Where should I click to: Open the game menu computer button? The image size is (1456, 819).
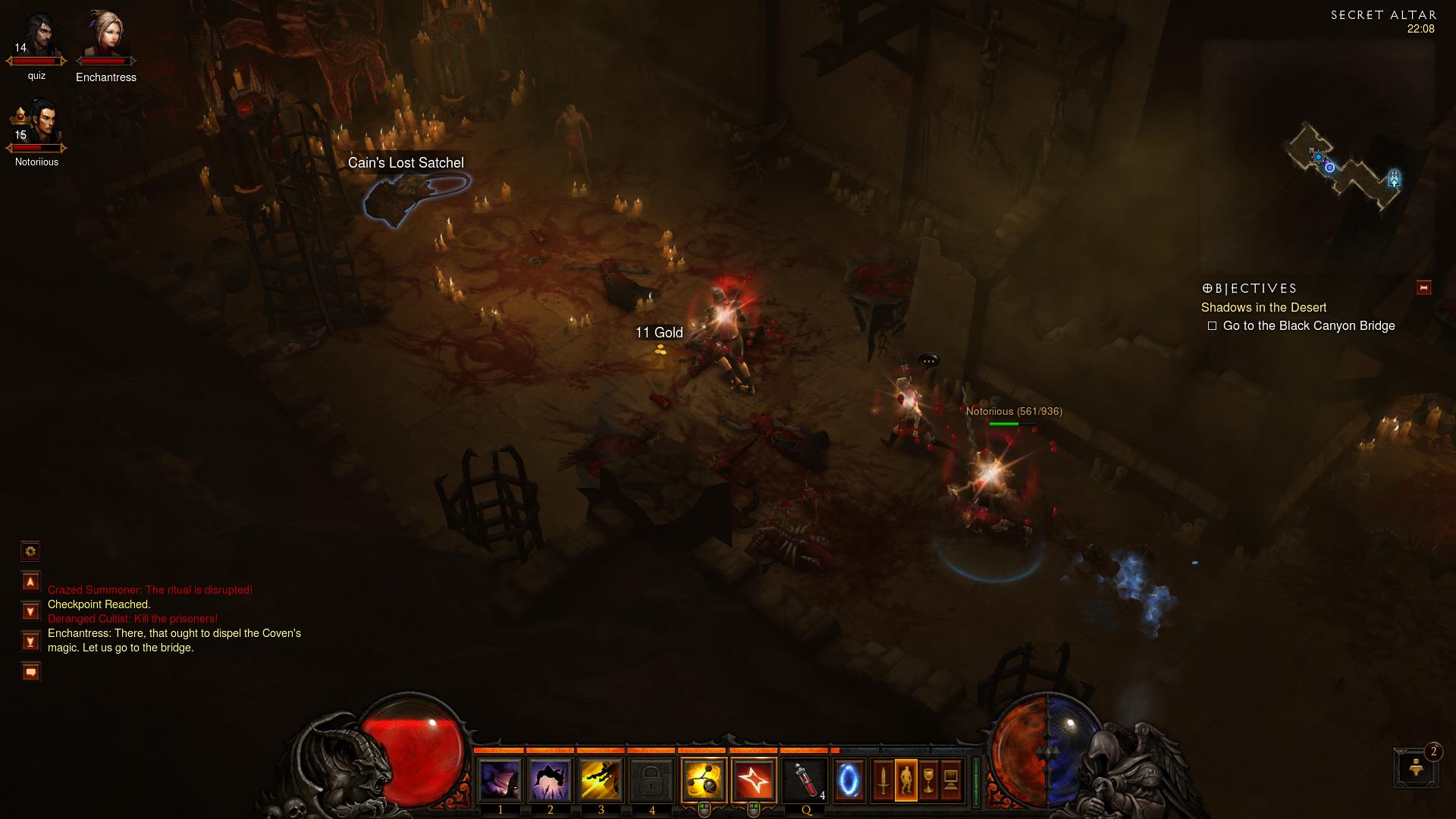coord(951,780)
